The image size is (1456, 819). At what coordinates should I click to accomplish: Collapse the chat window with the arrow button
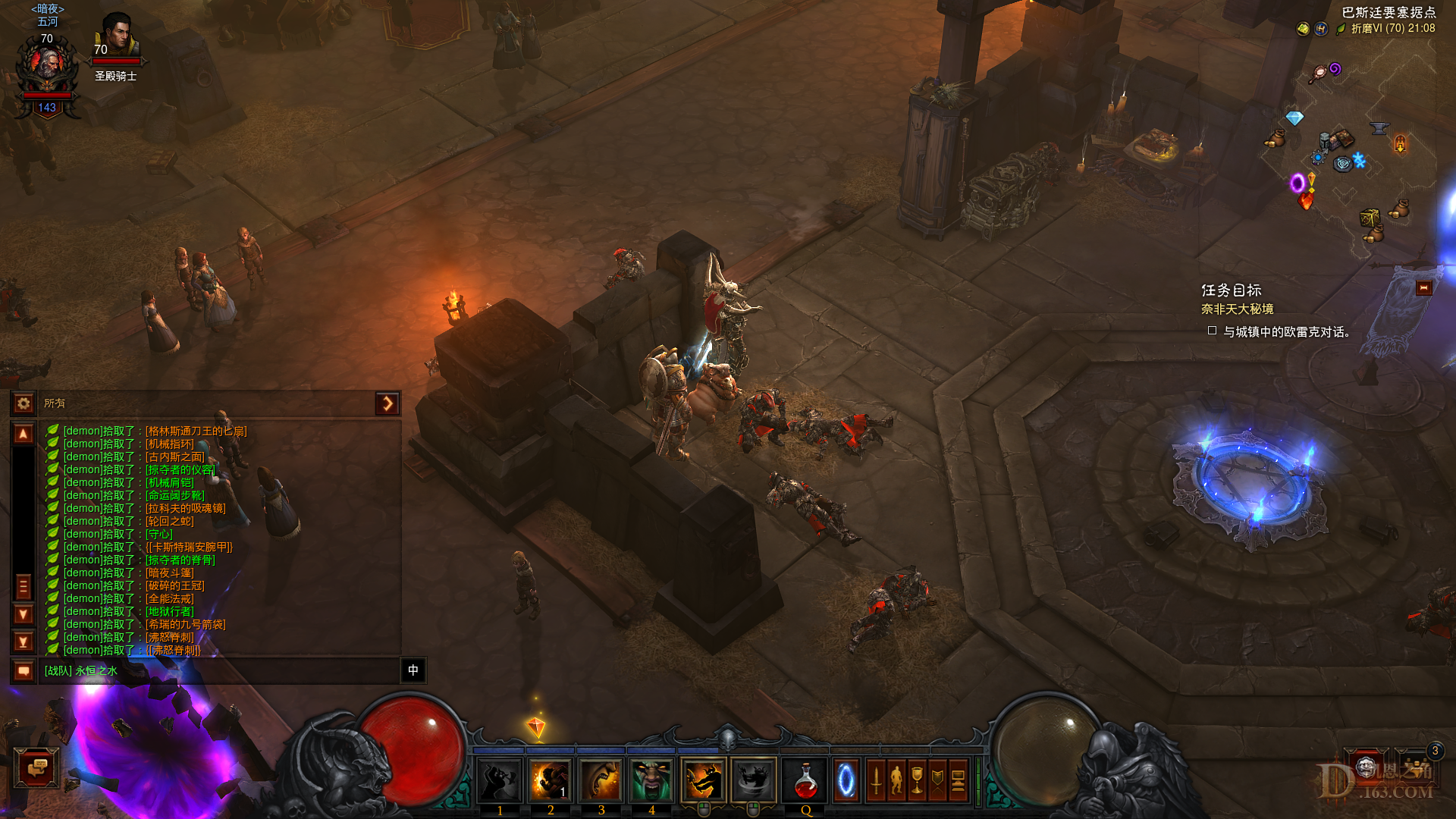pyautogui.click(x=387, y=403)
